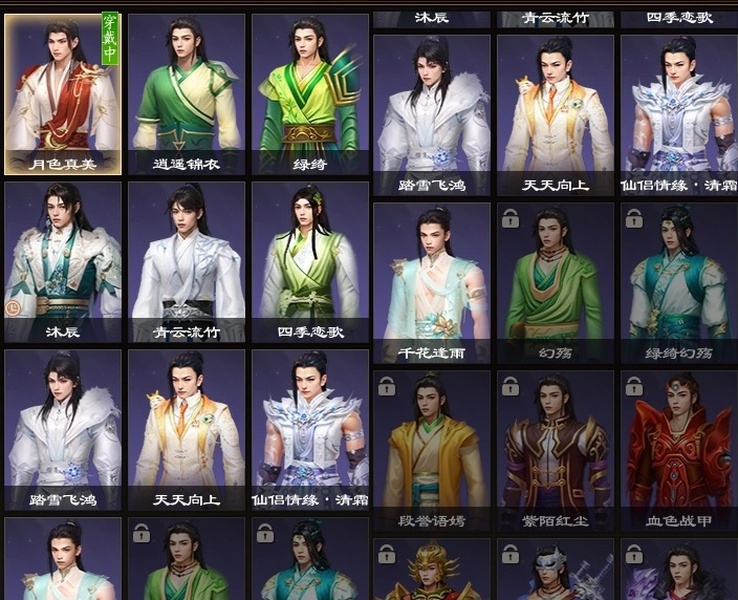
Task: Select the 月色真美 costume currently worn
Action: (63, 95)
